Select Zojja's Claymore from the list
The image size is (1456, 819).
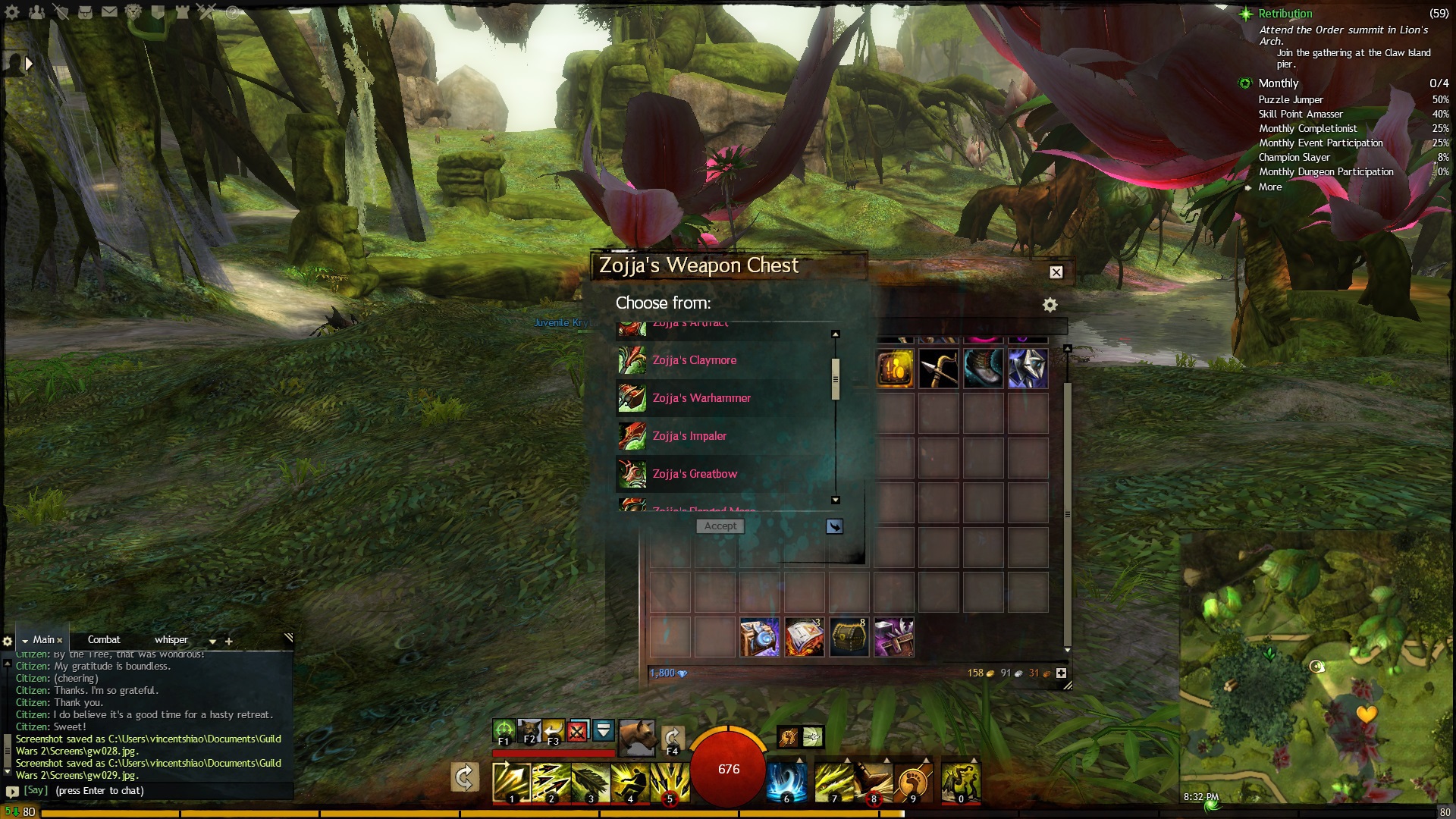point(694,360)
